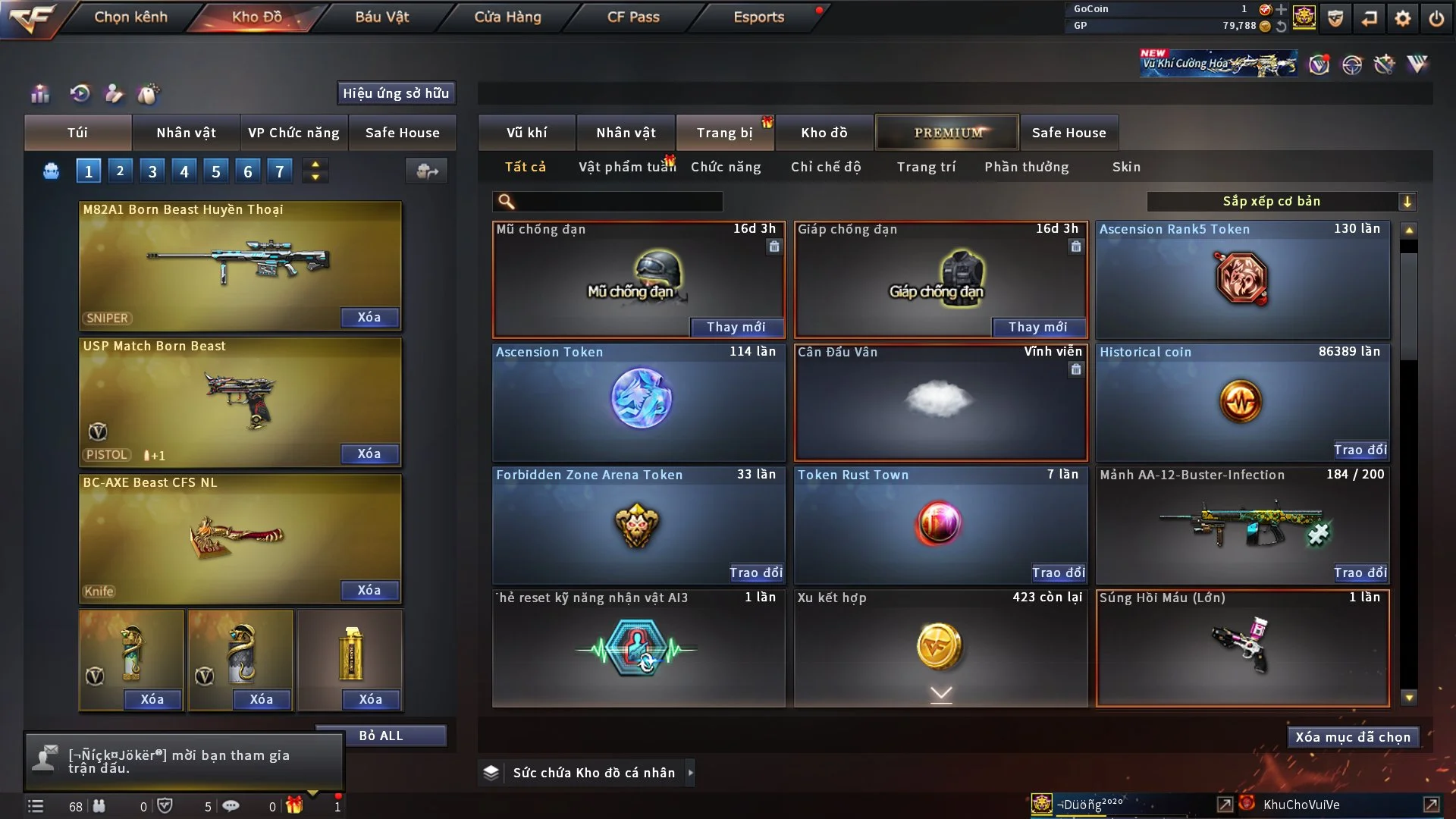Remove the M82A1 Born Beast with Xóa
The image size is (1456, 819).
point(369,318)
